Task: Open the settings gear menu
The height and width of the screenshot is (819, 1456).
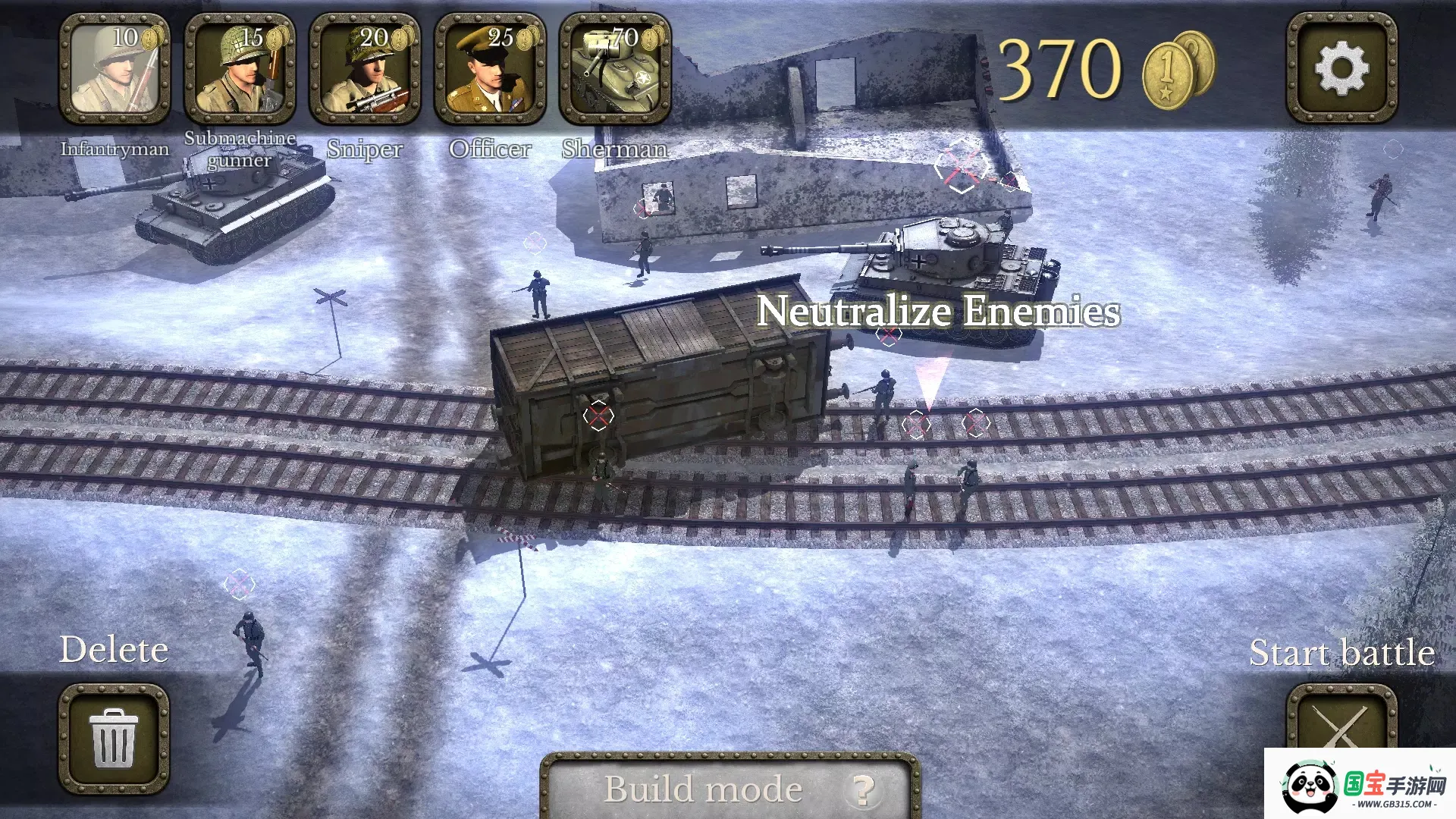Action: (x=1342, y=68)
